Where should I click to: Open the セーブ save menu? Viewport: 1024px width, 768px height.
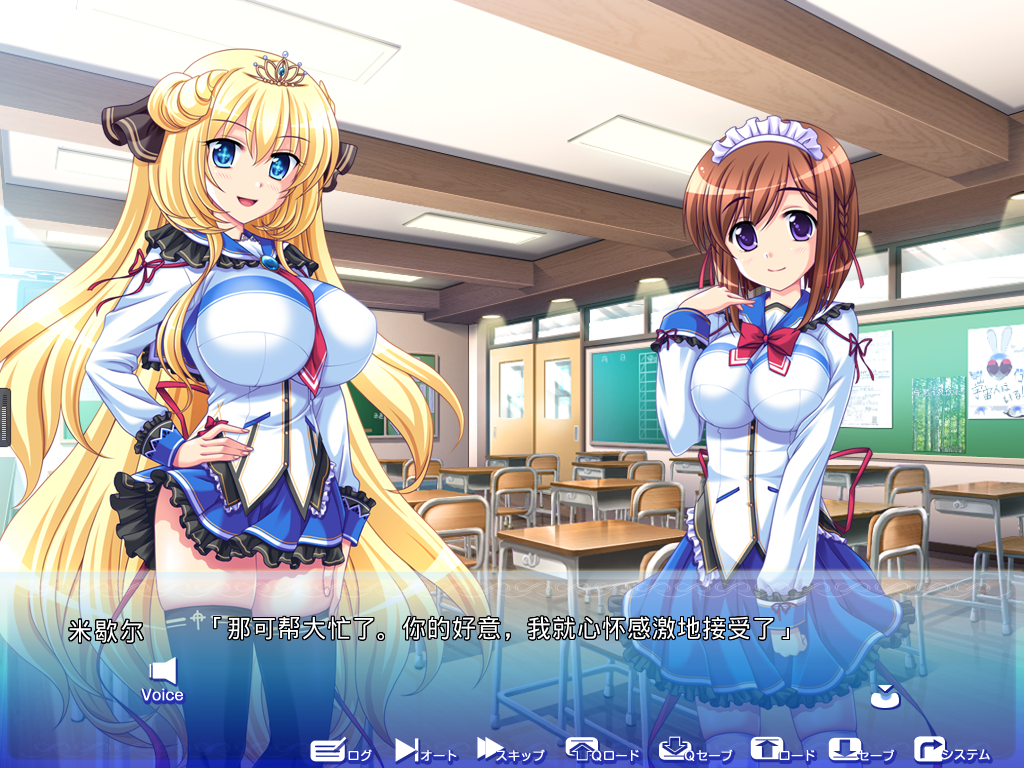[x=861, y=751]
